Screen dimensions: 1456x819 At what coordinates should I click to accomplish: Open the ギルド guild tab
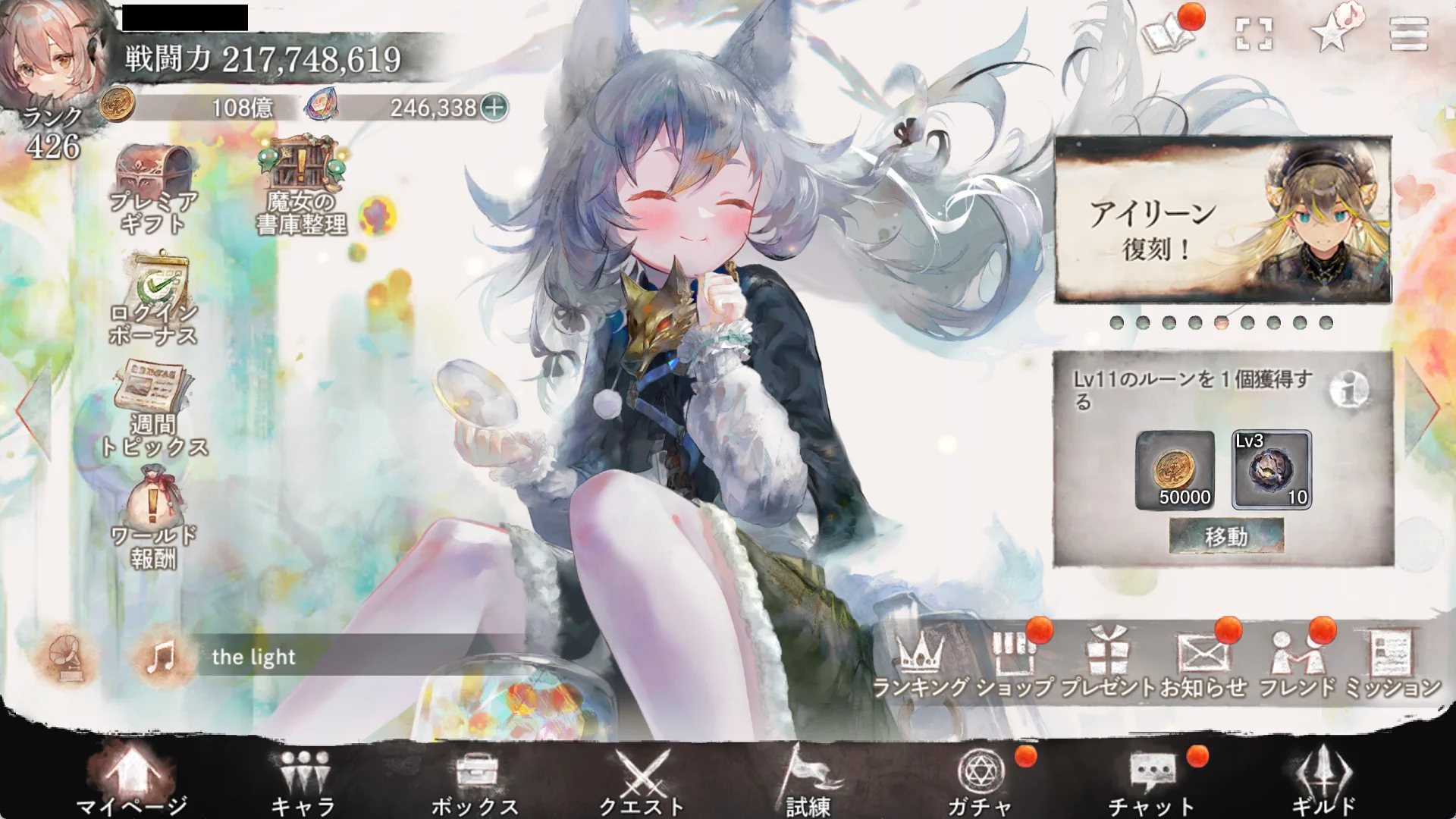(1323, 781)
